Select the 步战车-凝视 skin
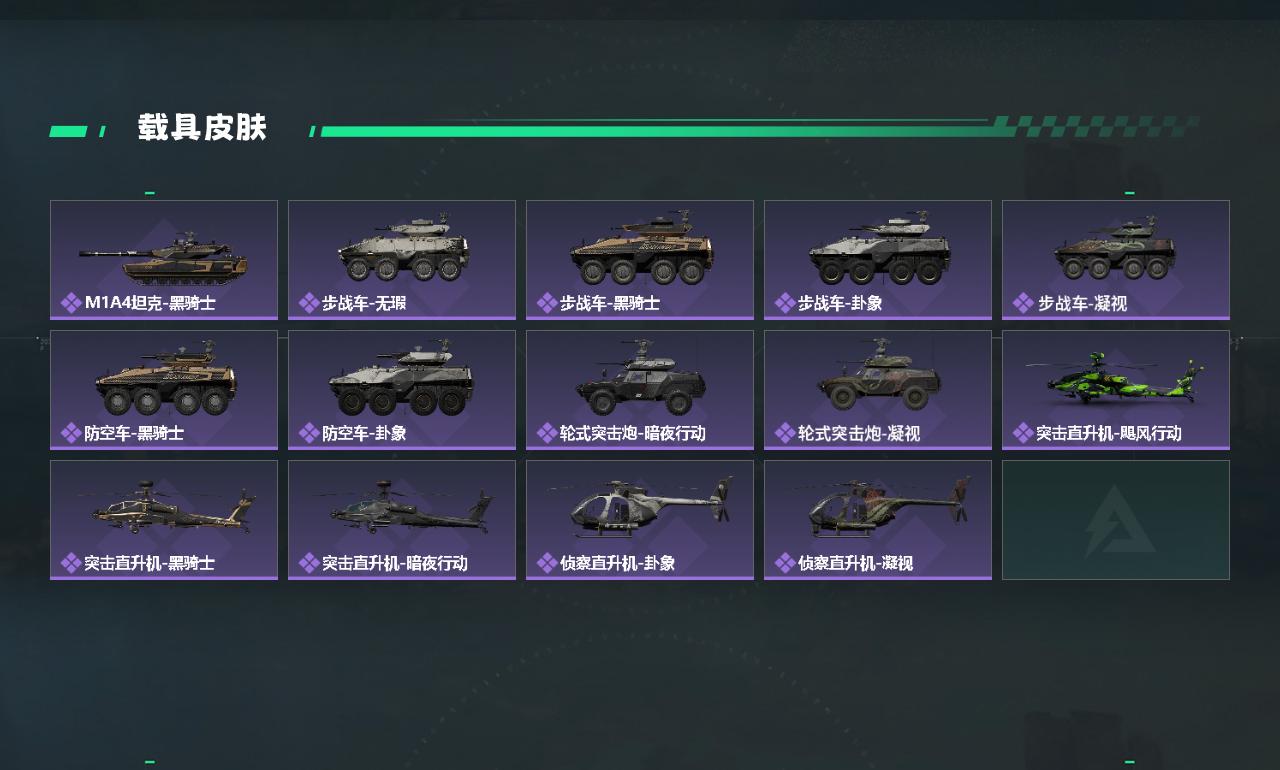Image resolution: width=1280 pixels, height=770 pixels. coord(1116,260)
